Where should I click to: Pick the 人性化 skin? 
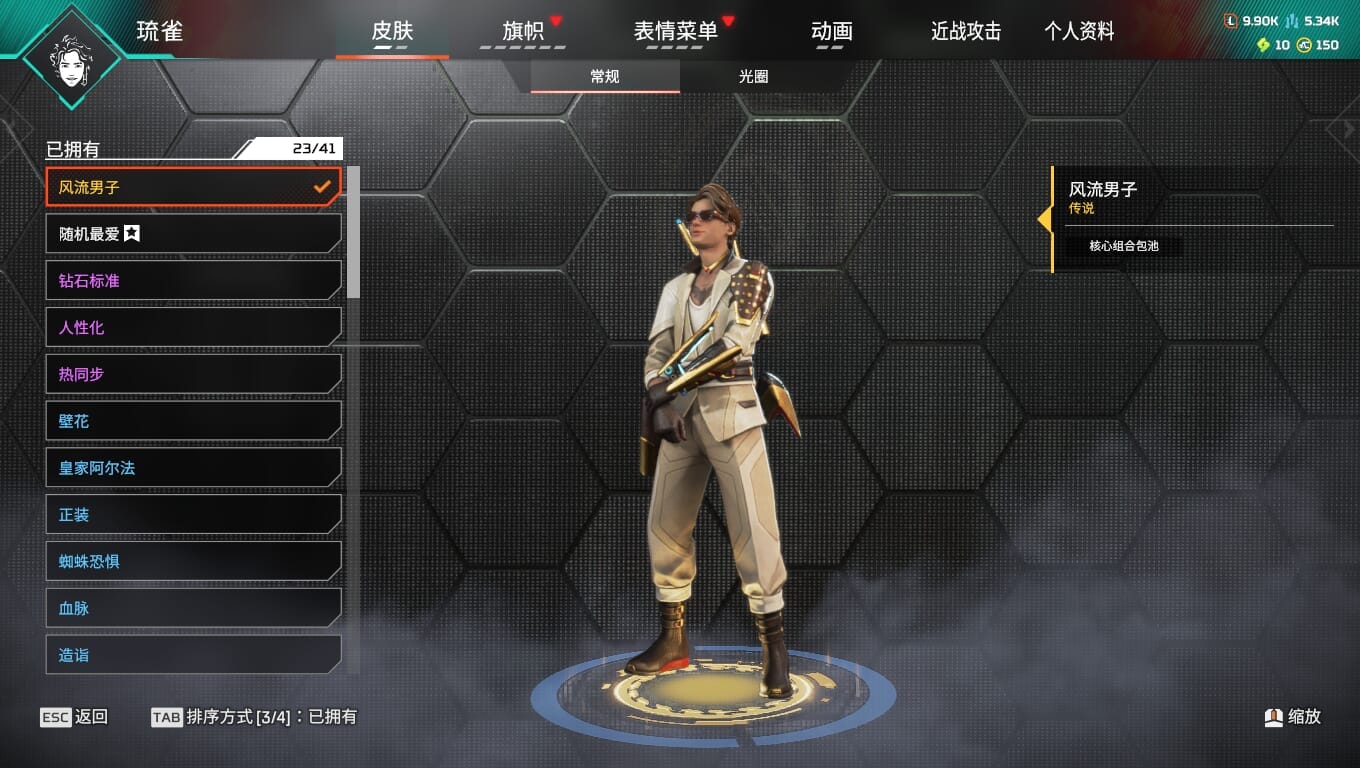click(193, 327)
